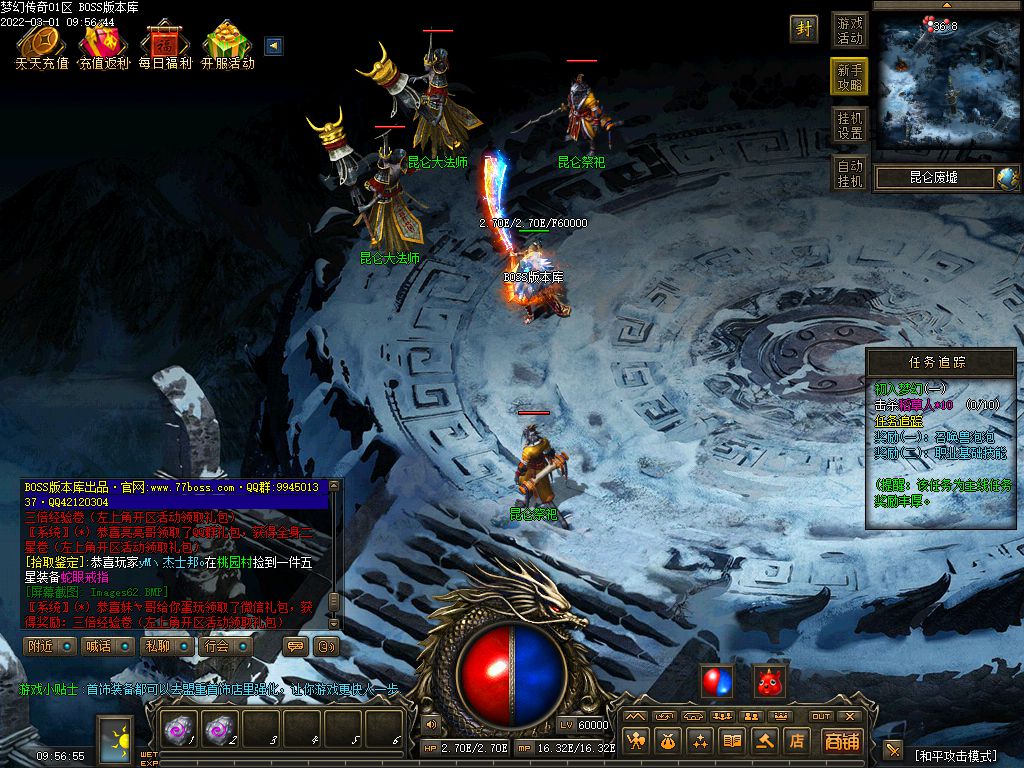Open the 每日福利 daily welfare icon
The height and width of the screenshot is (768, 1024).
(x=164, y=46)
